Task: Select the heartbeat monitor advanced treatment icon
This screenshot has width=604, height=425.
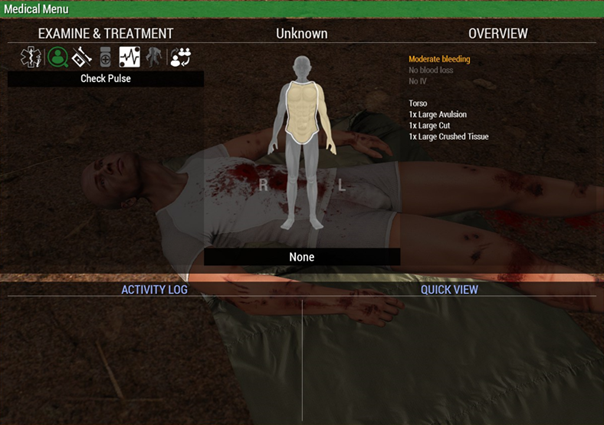Action: [x=130, y=58]
